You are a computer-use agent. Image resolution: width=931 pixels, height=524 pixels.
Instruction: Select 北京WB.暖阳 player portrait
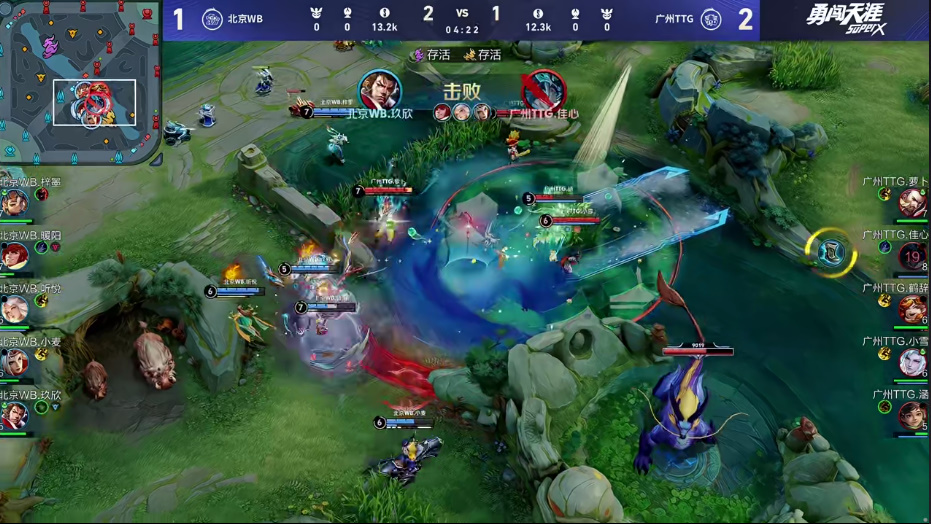point(14,256)
